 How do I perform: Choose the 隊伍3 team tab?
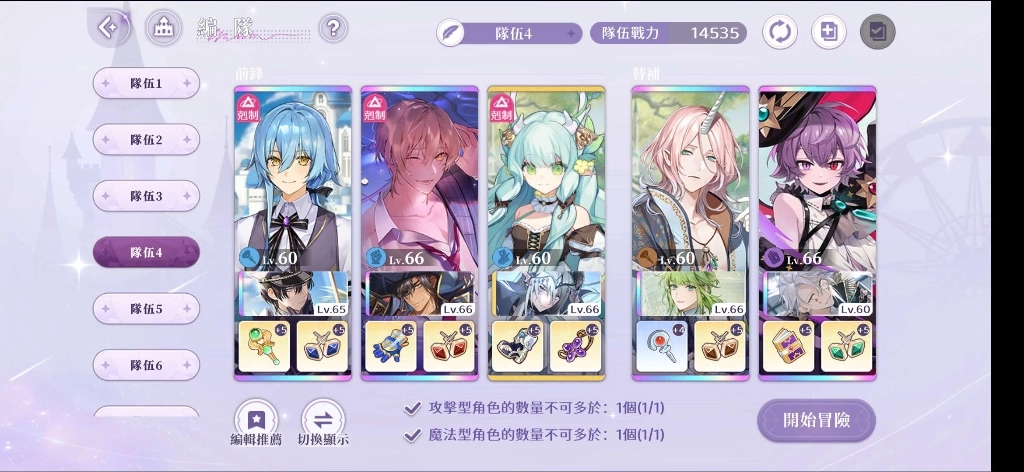click(146, 196)
